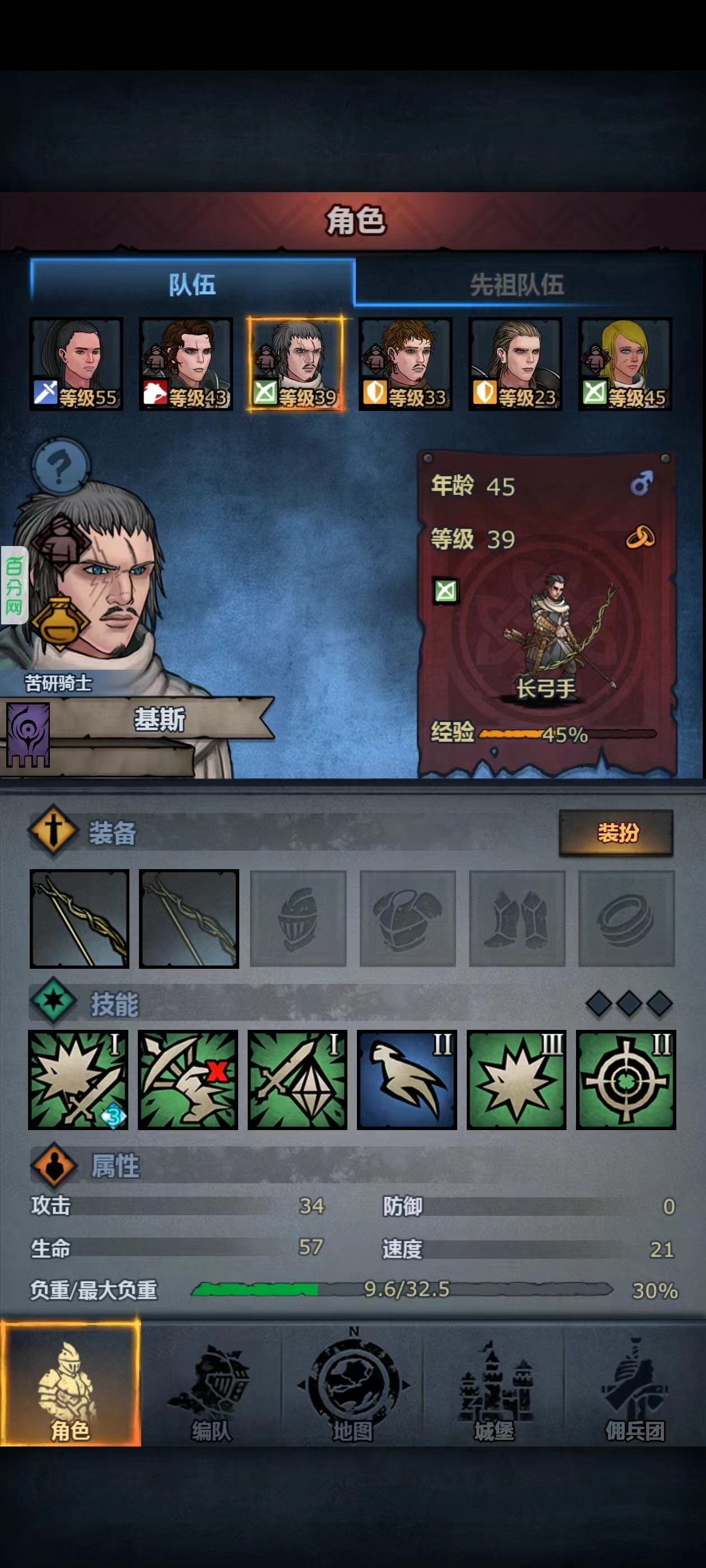
Task: Tap the sword and diamond skill
Action: click(298, 1079)
